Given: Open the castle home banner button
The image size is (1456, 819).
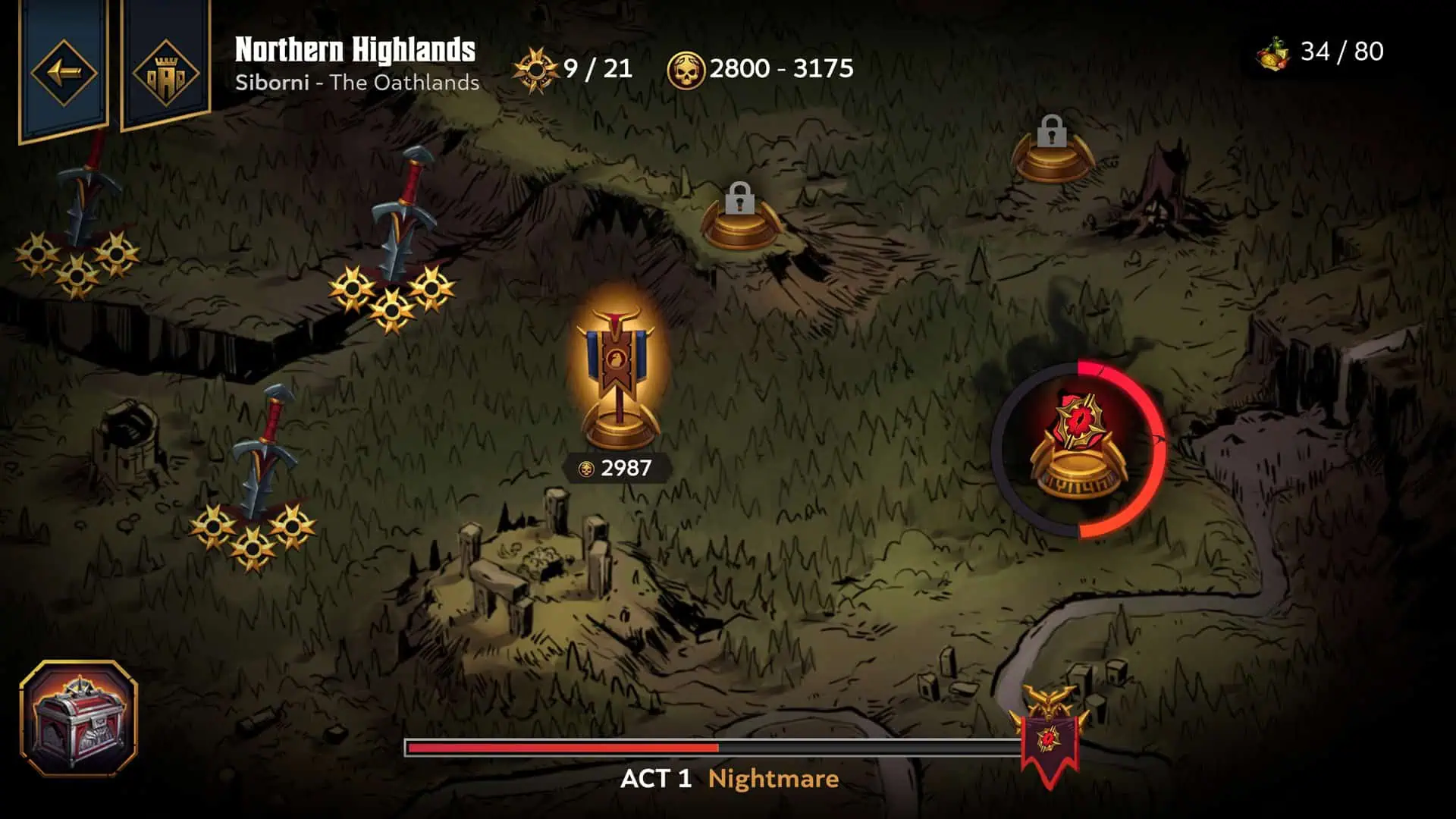Looking at the screenshot, I should click(x=165, y=73).
